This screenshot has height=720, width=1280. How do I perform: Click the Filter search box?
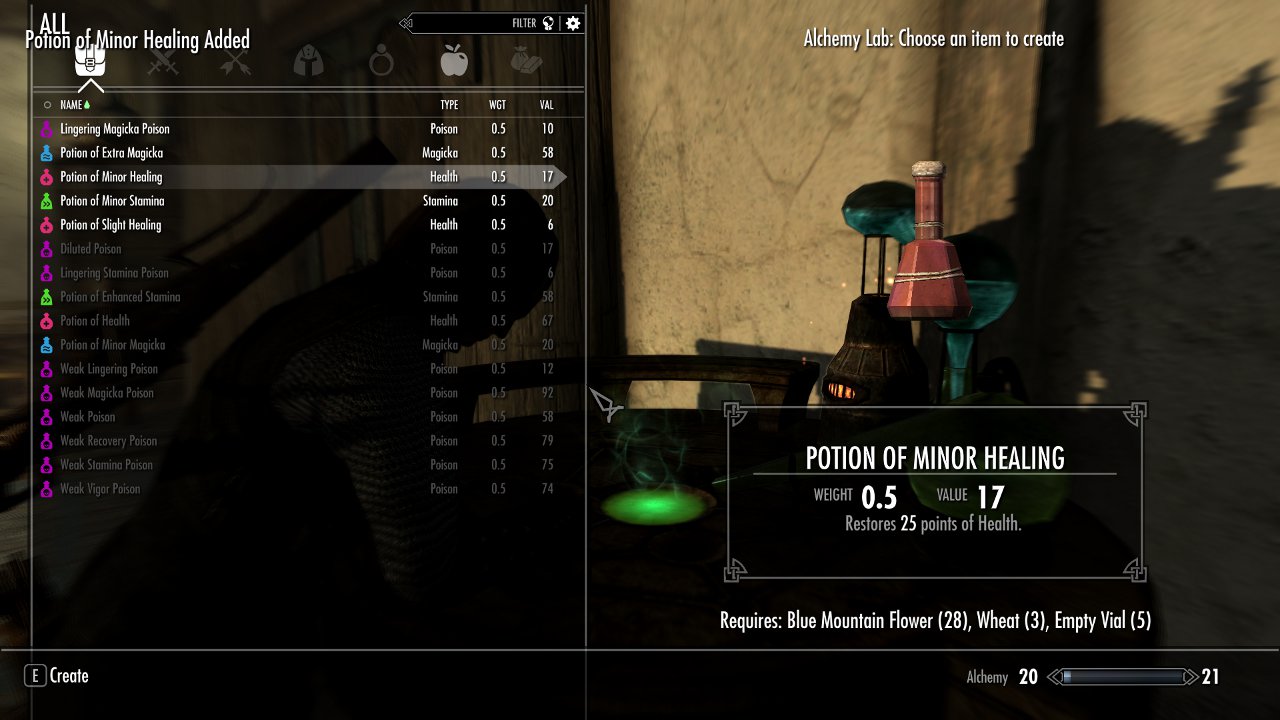(x=480, y=23)
